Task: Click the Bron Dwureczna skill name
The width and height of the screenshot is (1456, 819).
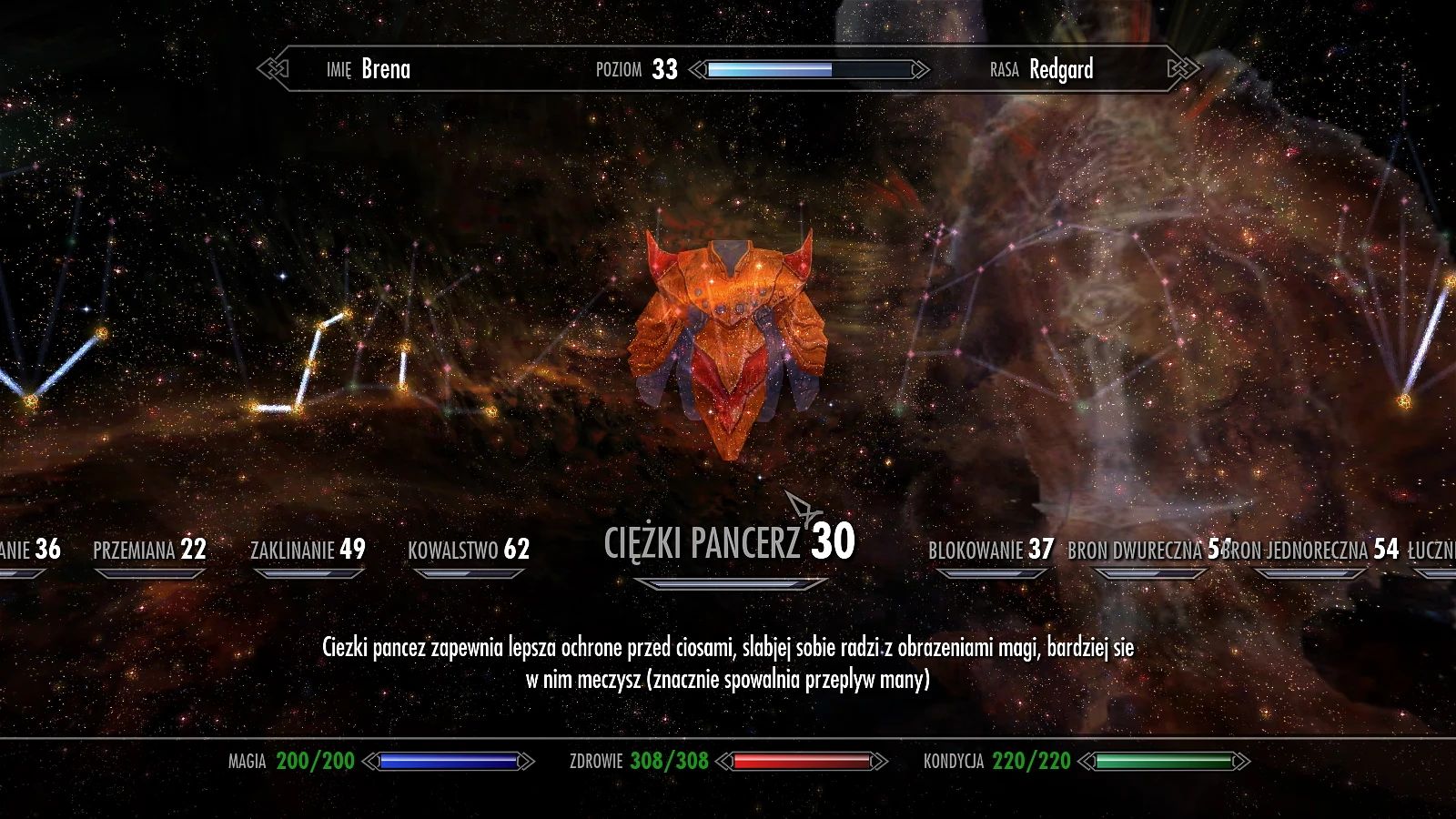Action: (x=1137, y=550)
